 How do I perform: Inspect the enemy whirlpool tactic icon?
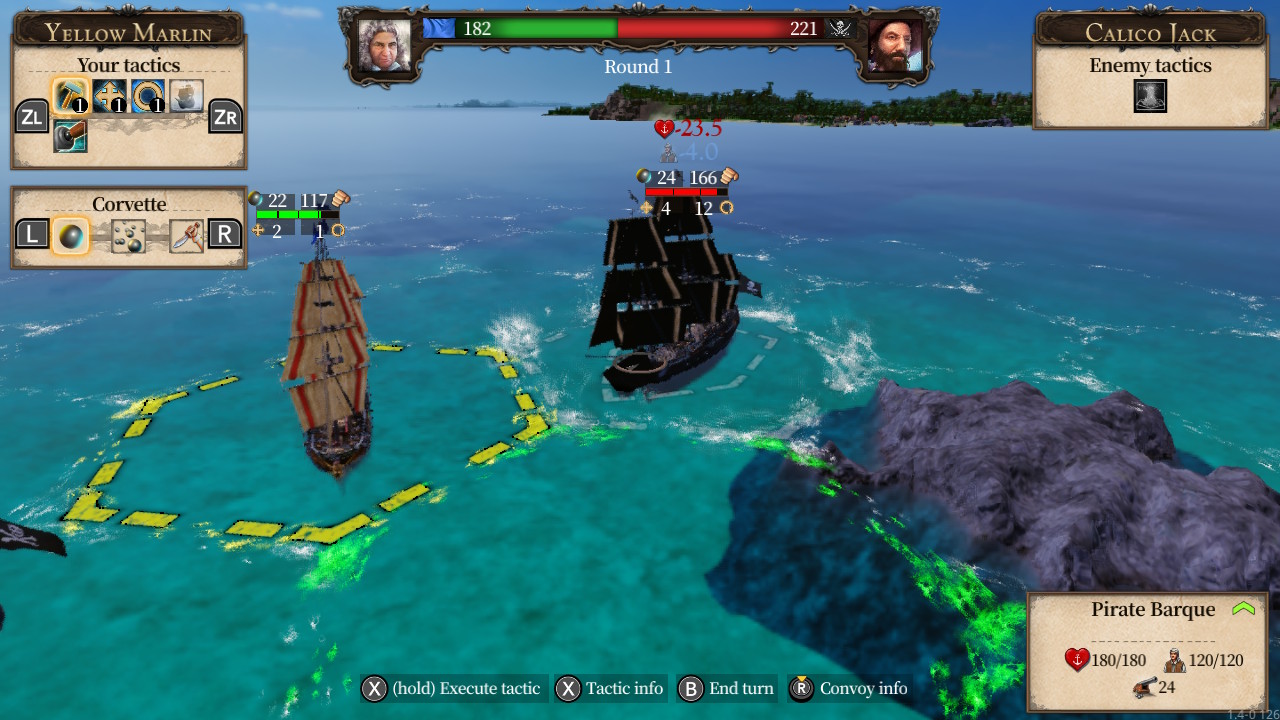coord(1150,96)
